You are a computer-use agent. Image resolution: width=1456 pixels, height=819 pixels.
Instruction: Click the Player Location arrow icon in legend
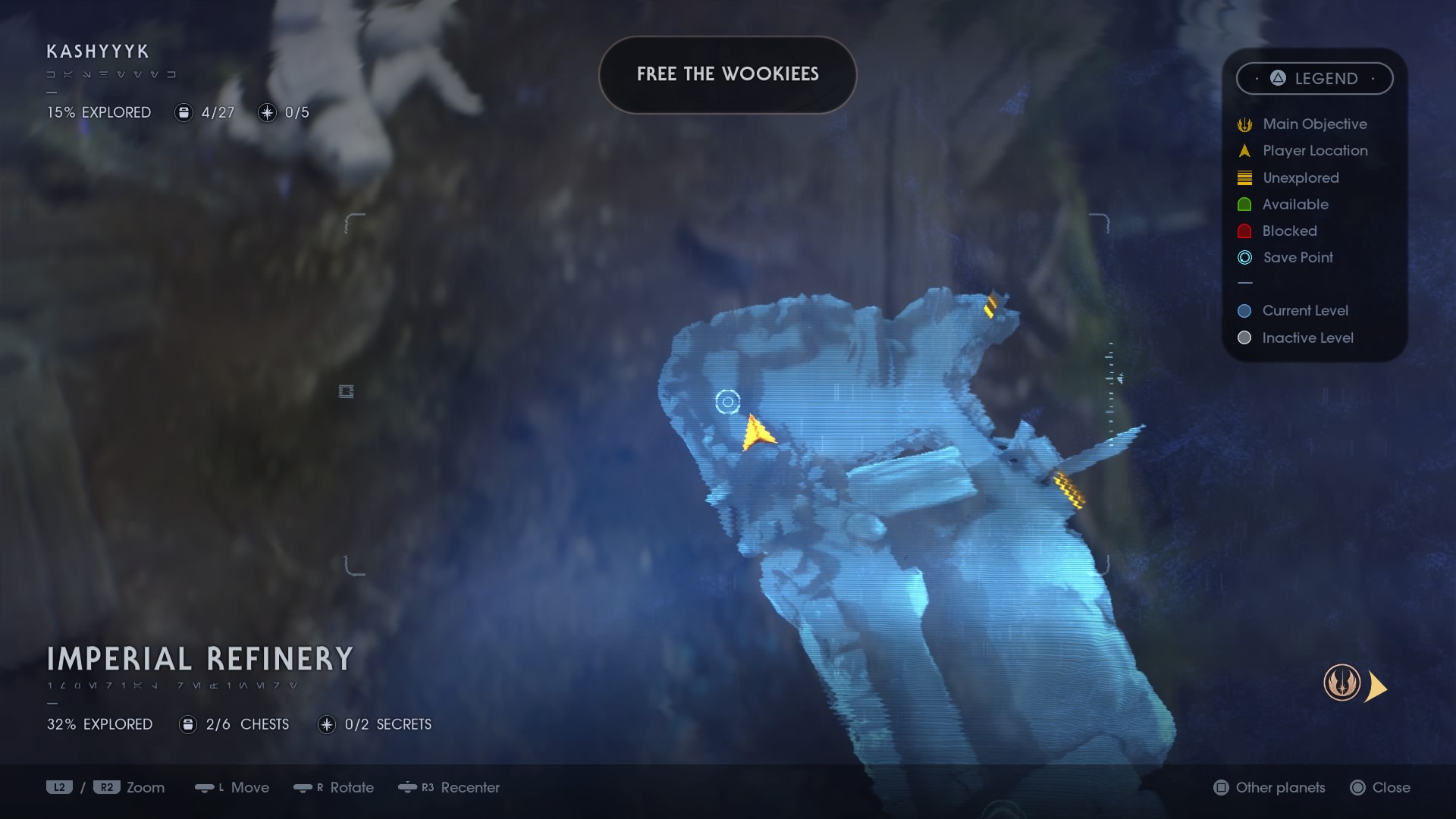coord(1244,150)
